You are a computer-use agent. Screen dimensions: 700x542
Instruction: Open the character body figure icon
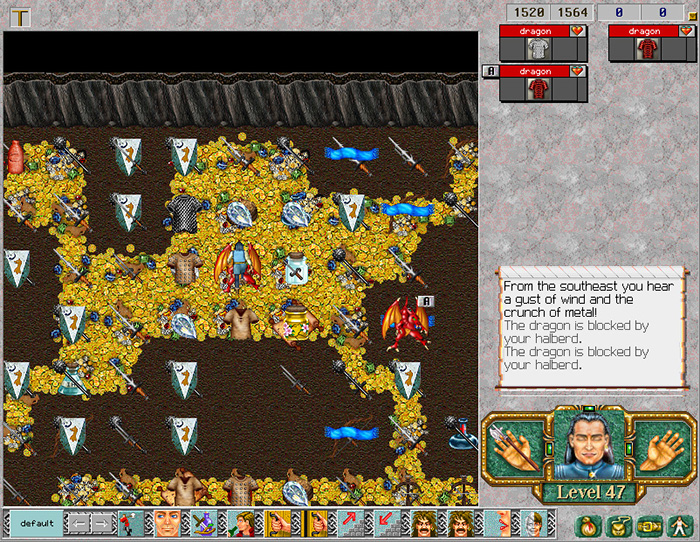(x=679, y=525)
